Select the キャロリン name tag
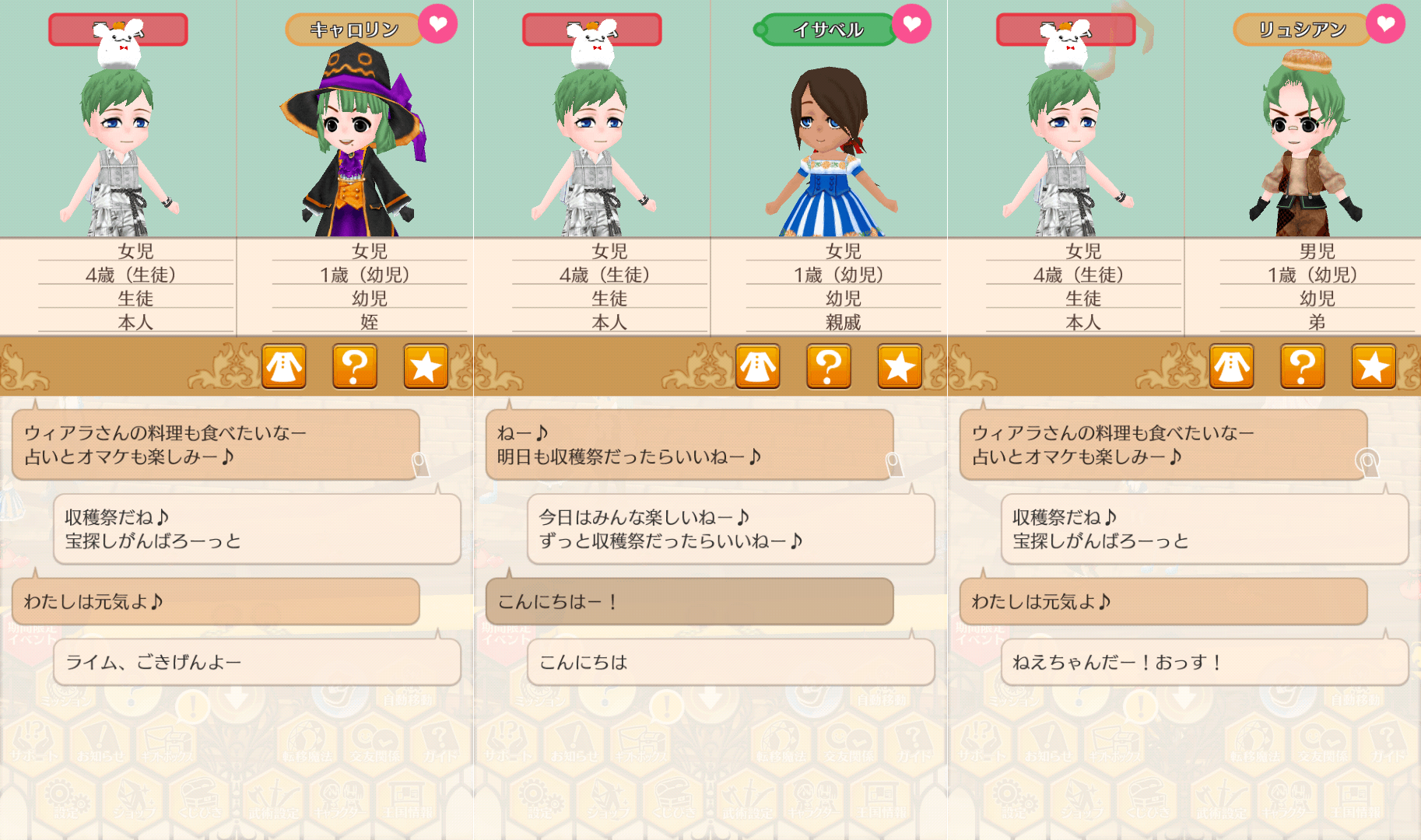 354,30
